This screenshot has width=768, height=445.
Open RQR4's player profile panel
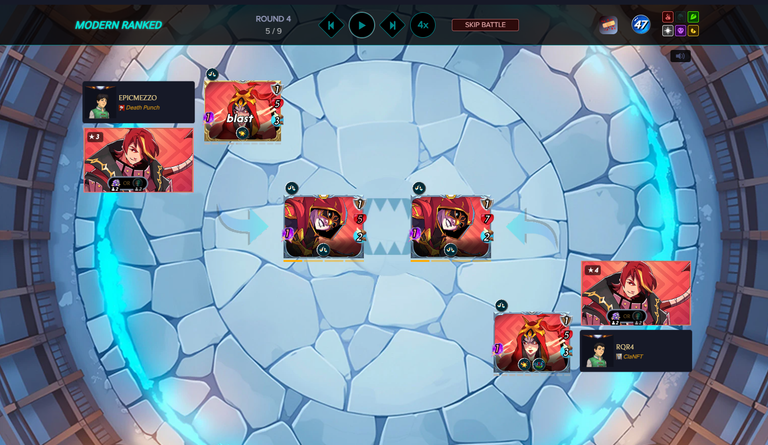tap(636, 351)
